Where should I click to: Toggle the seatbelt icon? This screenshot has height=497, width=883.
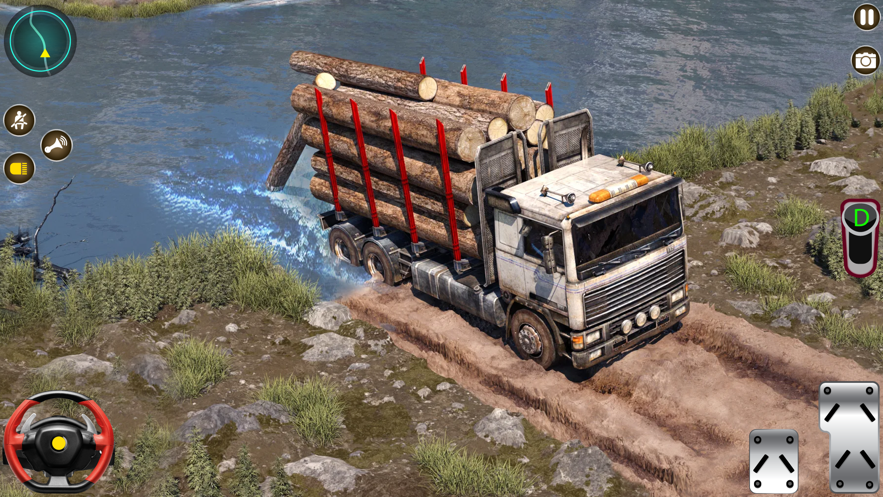19,120
